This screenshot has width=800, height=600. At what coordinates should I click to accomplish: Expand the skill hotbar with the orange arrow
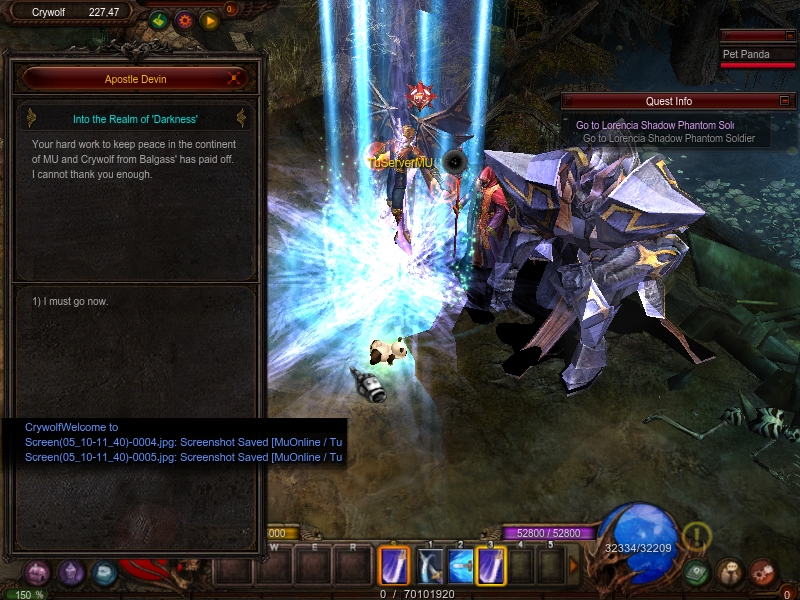pos(574,566)
